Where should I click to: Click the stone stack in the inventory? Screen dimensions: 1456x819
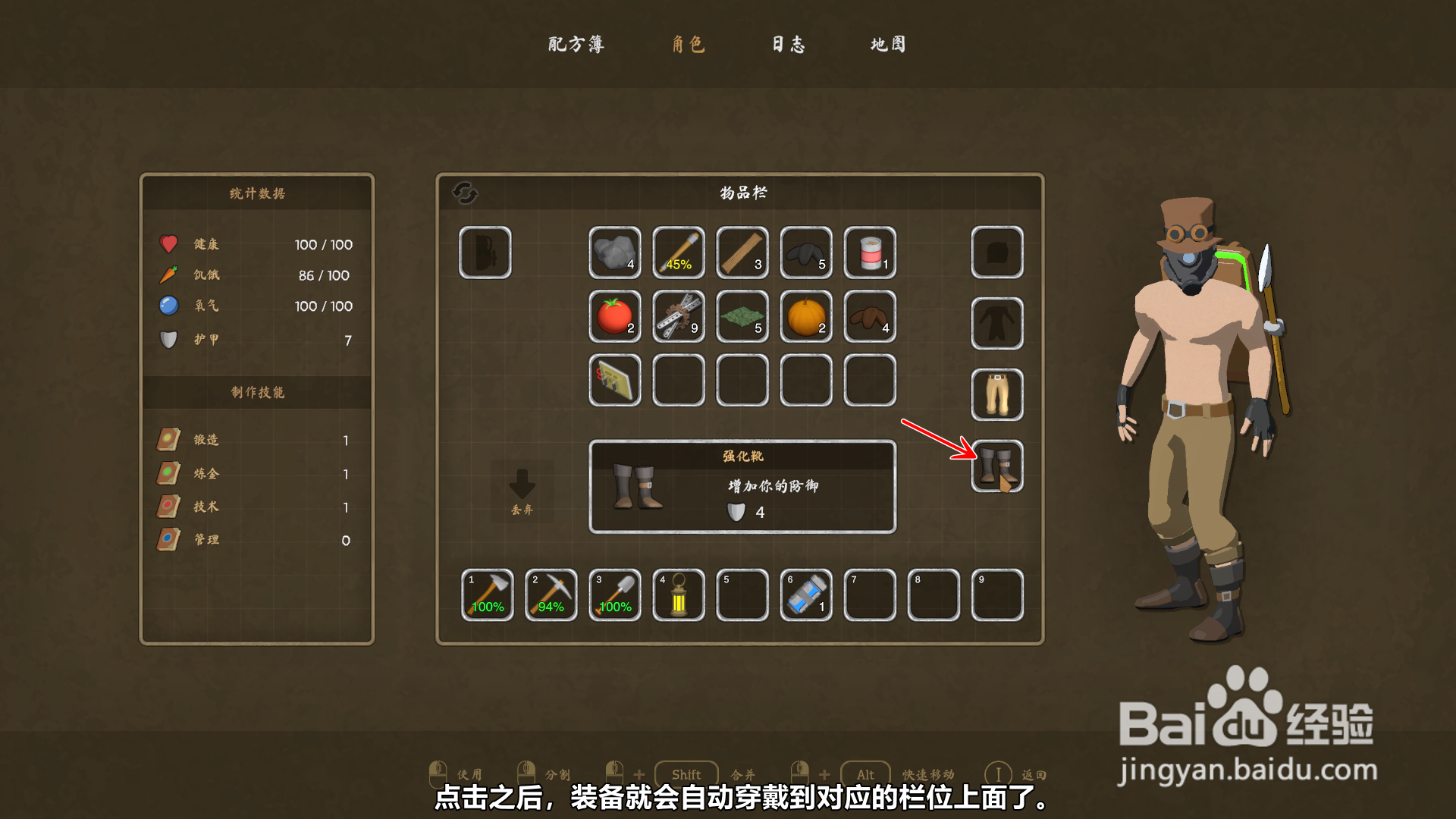point(614,254)
